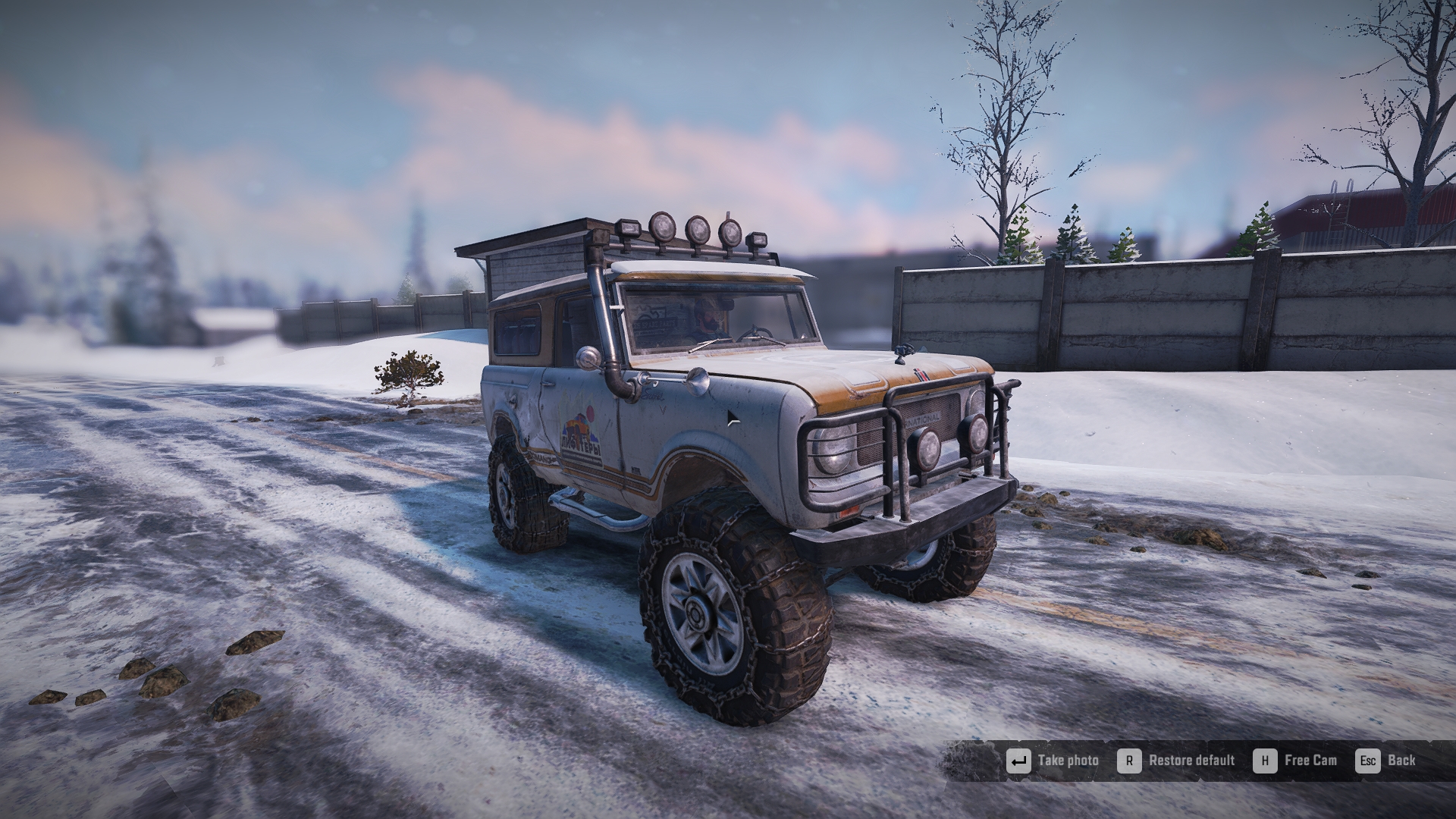This screenshot has height=819, width=1456.
Task: Activate the Free Cam option
Action: coord(1297,761)
